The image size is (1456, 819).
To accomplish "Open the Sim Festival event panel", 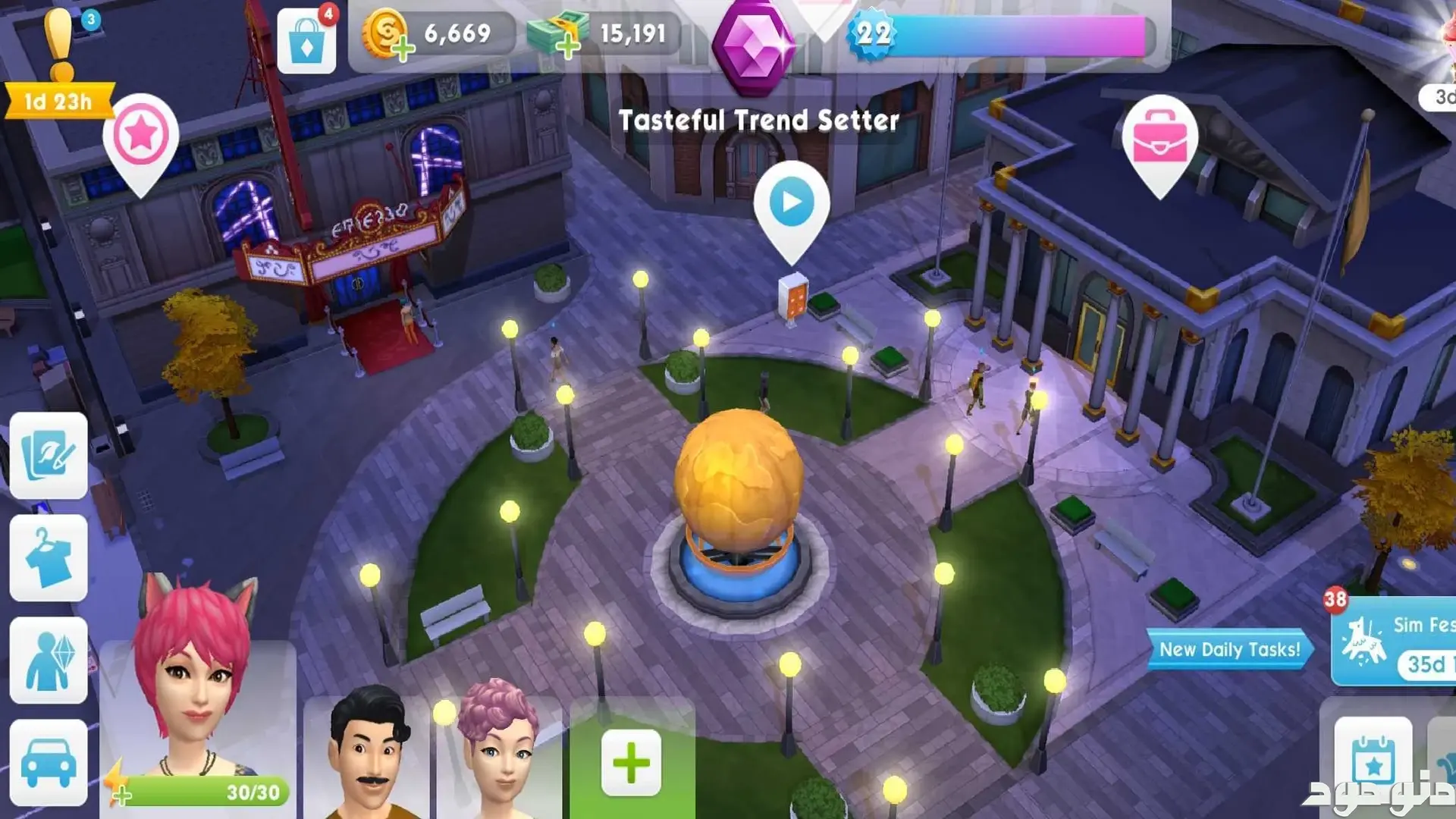I will (x=1395, y=642).
